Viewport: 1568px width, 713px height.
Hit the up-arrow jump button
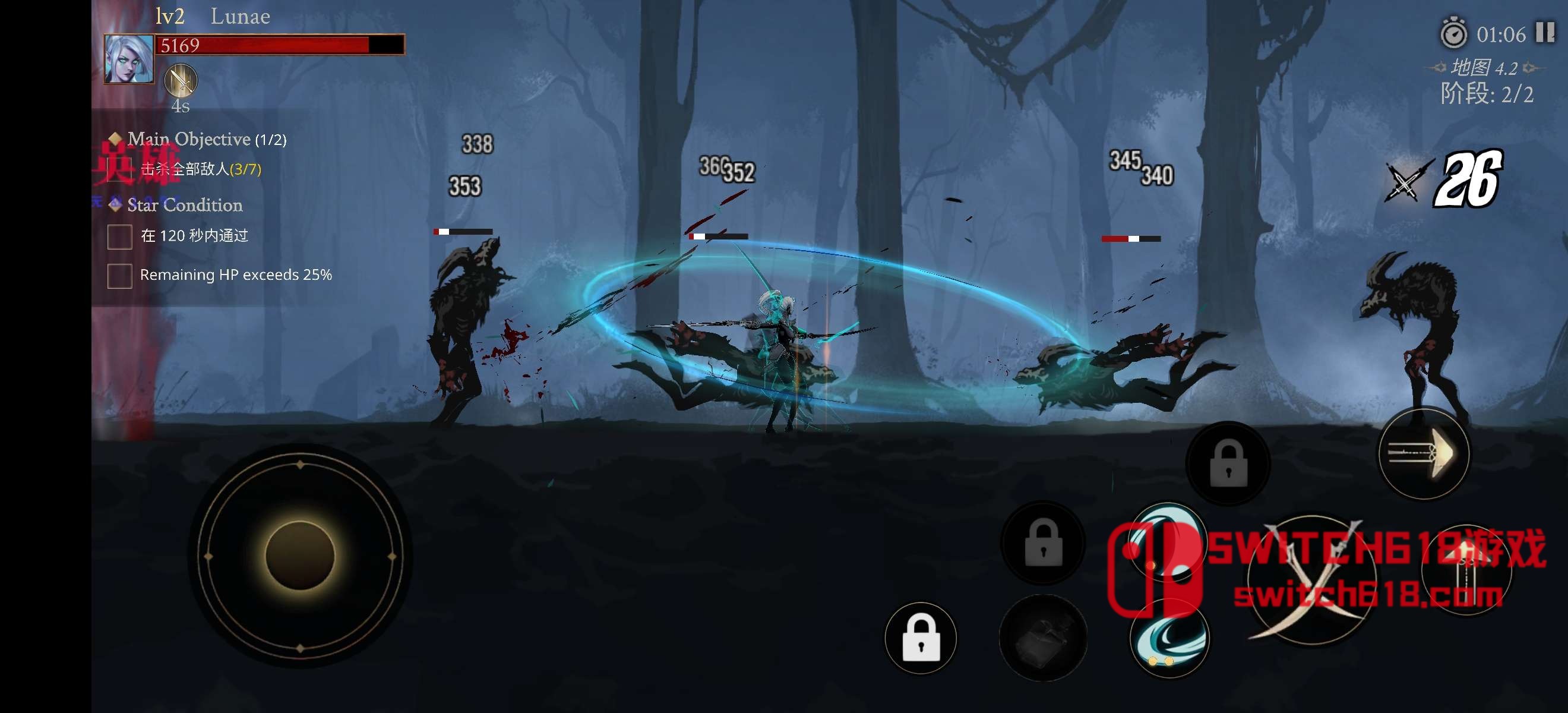[x=1466, y=569]
